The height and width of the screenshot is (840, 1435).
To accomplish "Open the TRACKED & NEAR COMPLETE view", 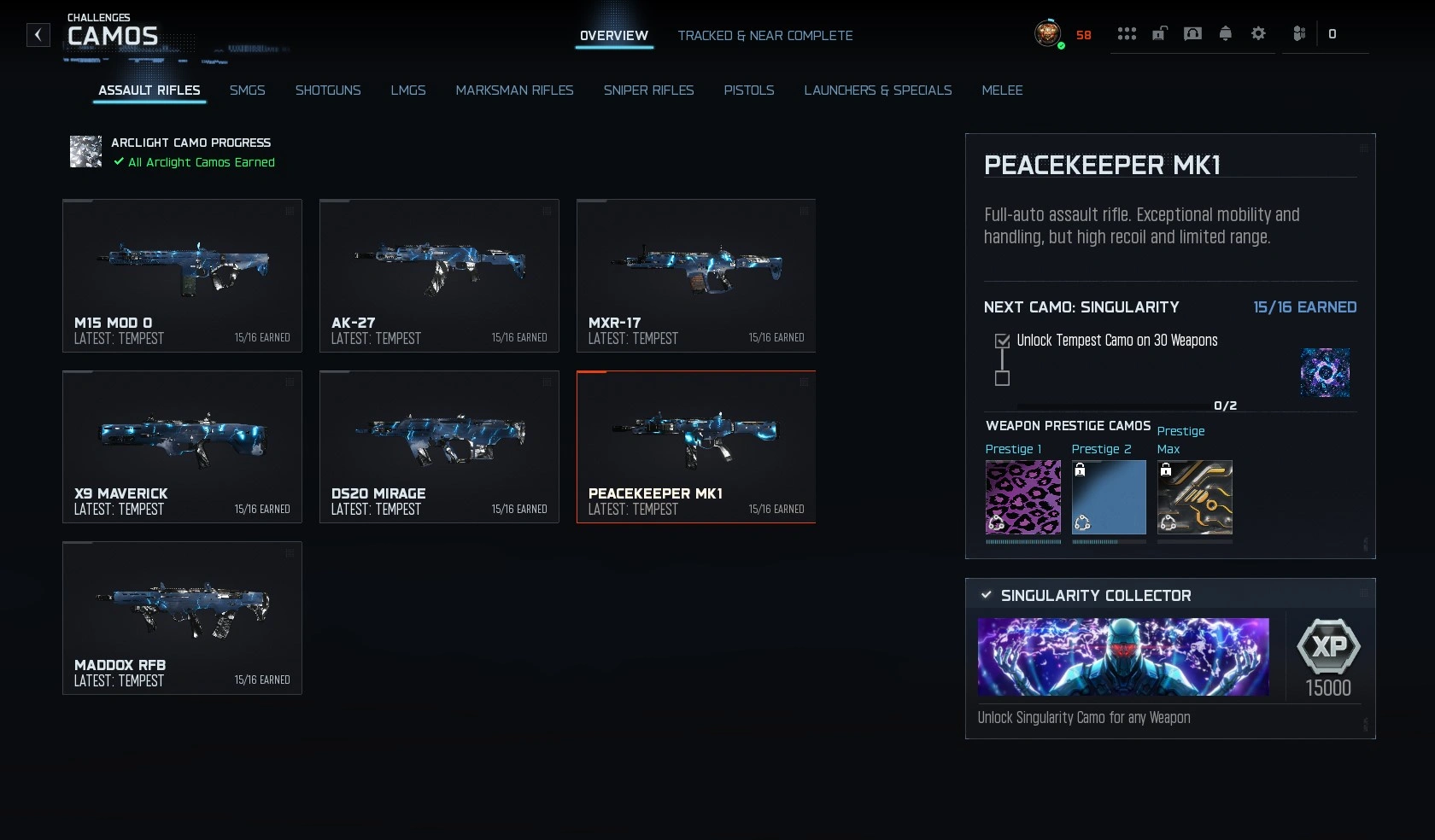I will point(764,36).
